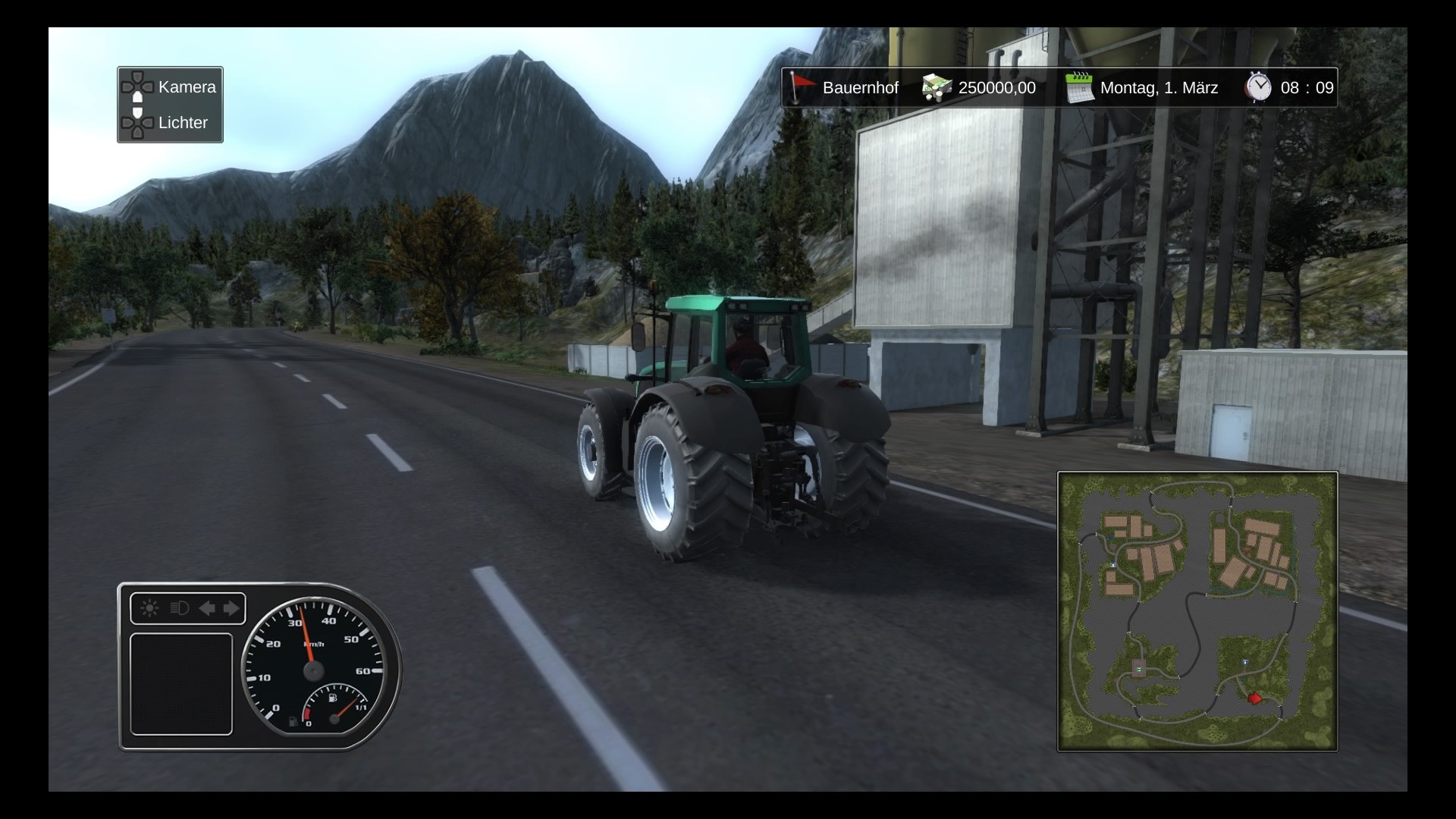Viewport: 1456px width, 819px height.
Task: Toggle the headlight indicator on the dashboard
Action: point(179,608)
